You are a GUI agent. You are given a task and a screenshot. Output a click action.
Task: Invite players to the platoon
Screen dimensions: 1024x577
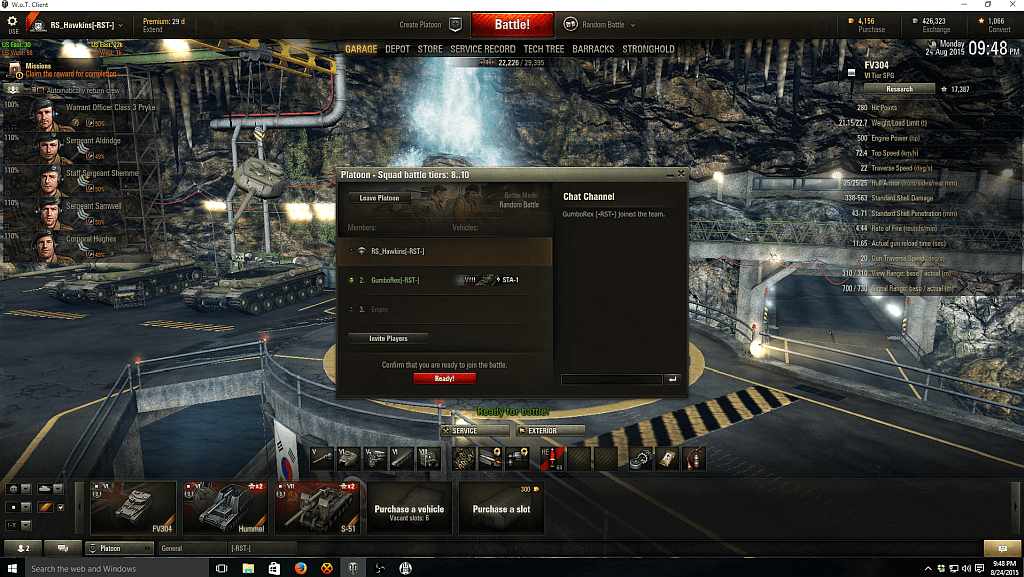coord(390,339)
